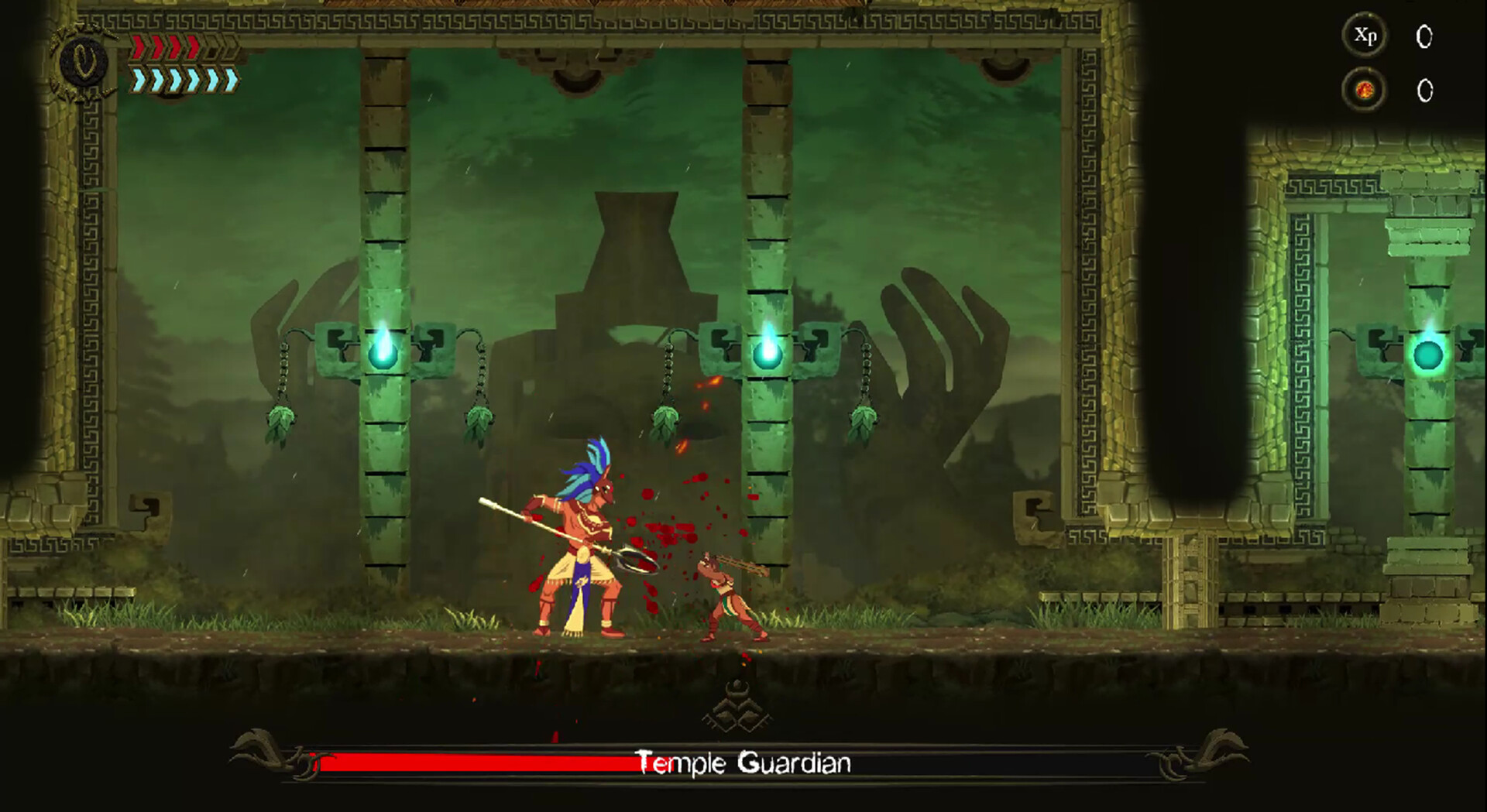Click the first blue stamina chevron

pos(138,81)
